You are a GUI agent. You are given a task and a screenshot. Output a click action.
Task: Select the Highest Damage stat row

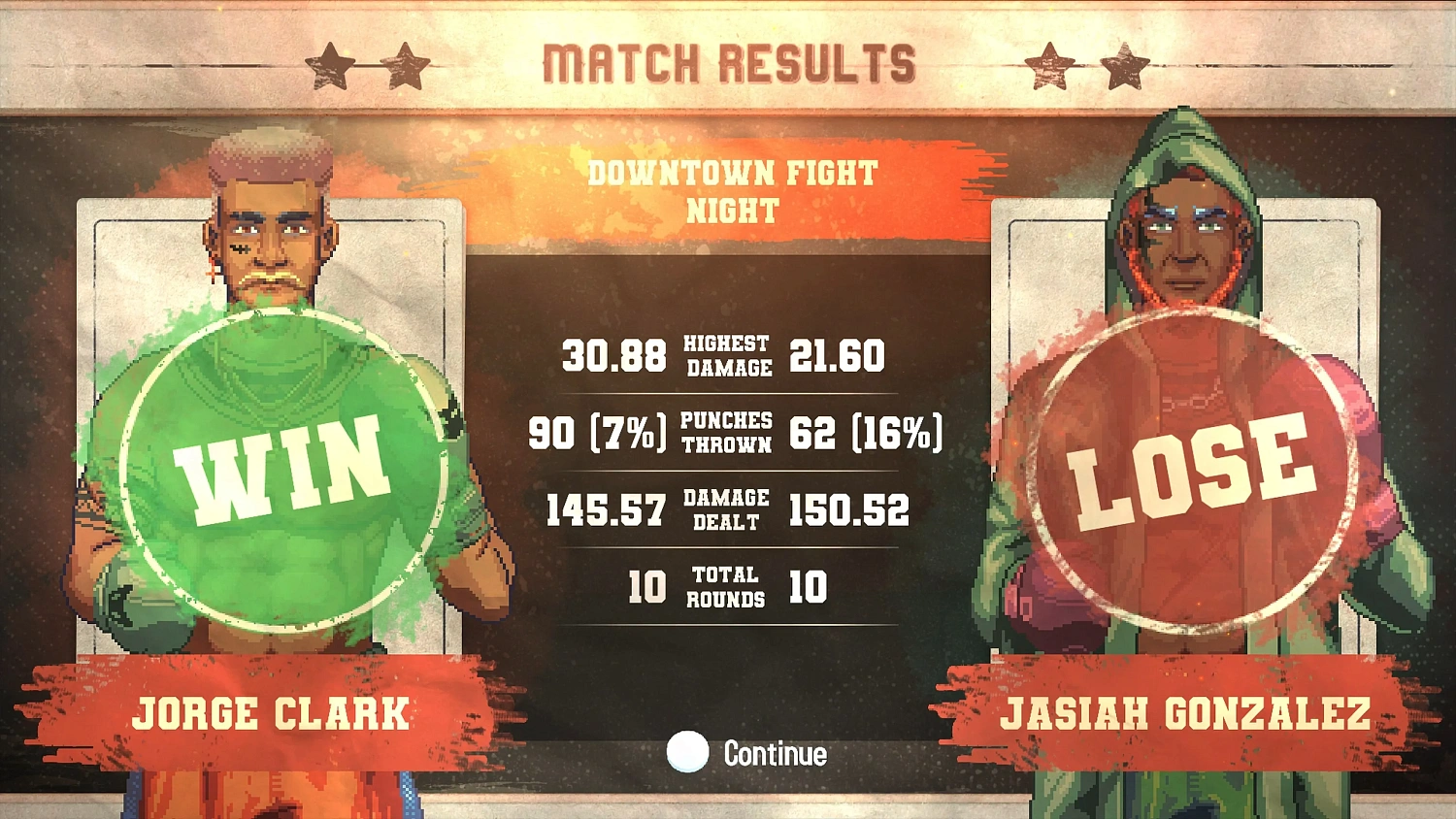[x=726, y=357]
